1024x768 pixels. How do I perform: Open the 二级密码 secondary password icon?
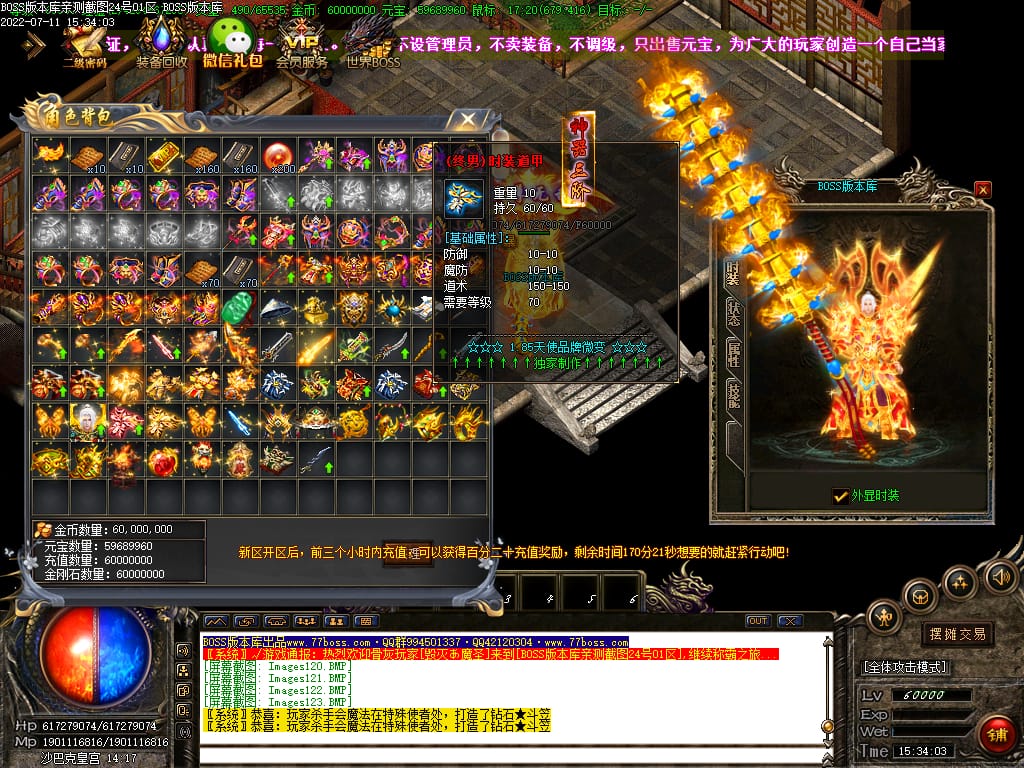[84, 44]
